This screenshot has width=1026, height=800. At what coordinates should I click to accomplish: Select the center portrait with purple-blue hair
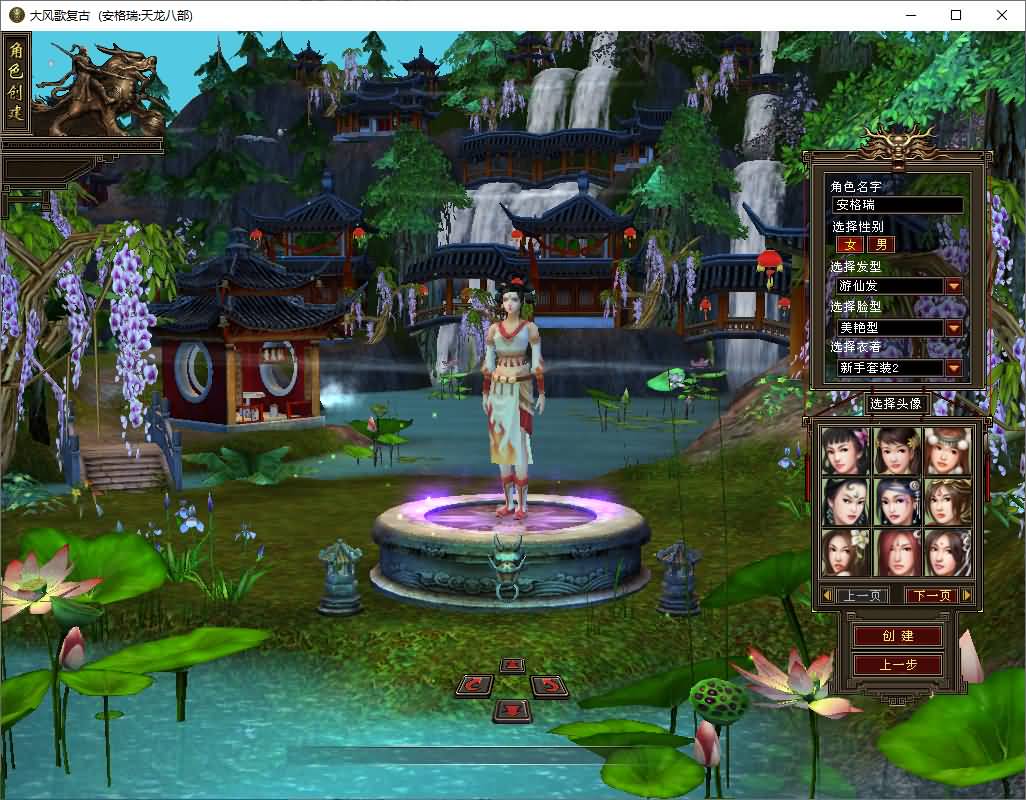click(x=896, y=502)
